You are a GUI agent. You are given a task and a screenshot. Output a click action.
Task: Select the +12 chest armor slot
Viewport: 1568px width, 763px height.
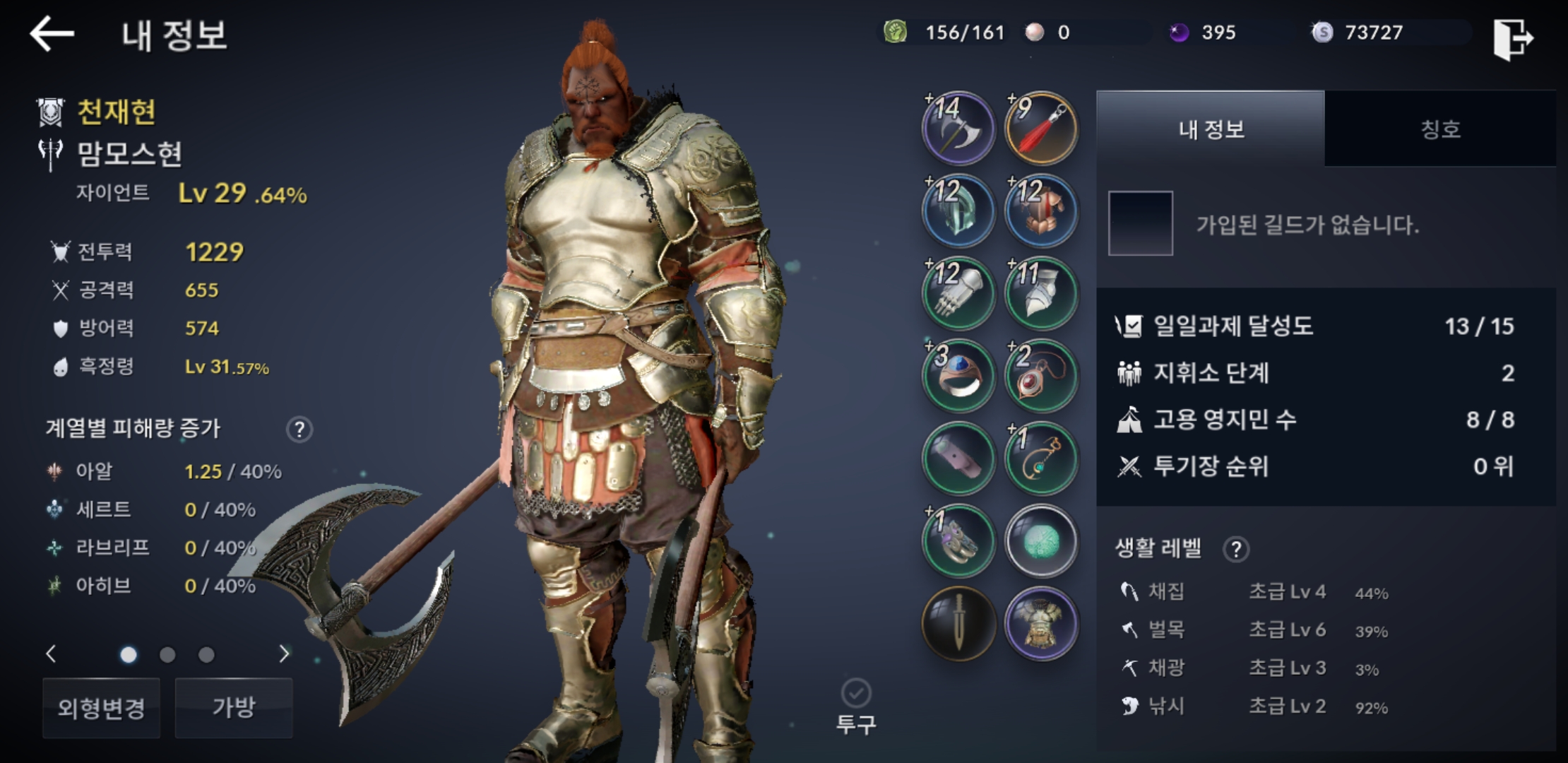coord(1041,211)
